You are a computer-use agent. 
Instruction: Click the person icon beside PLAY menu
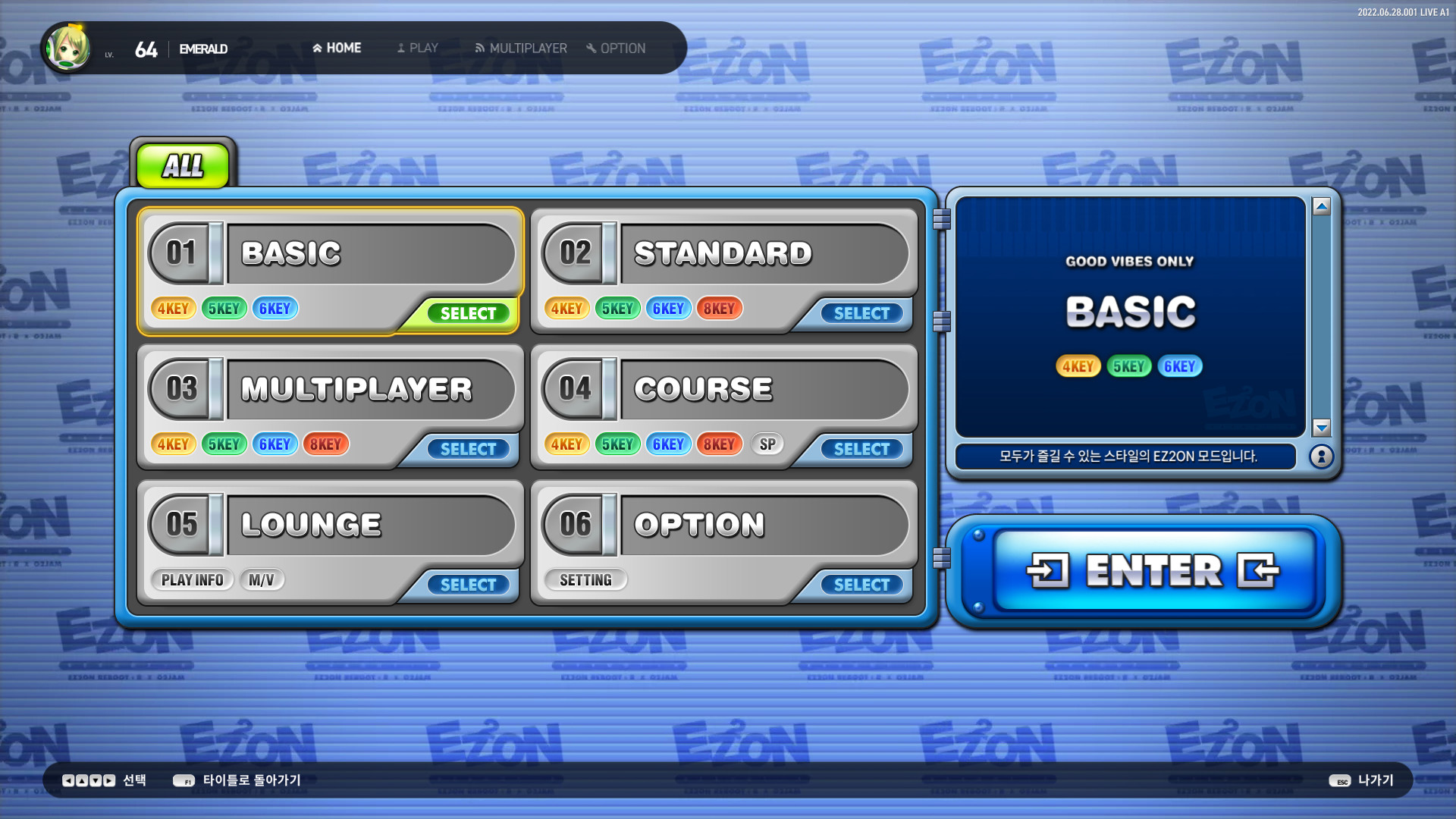(400, 48)
